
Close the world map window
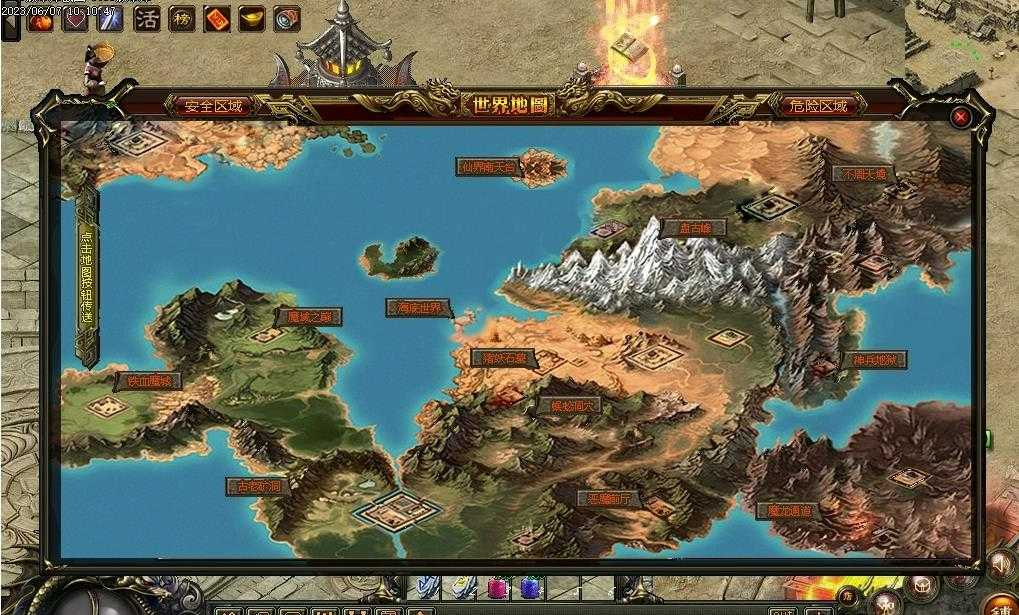(x=961, y=117)
